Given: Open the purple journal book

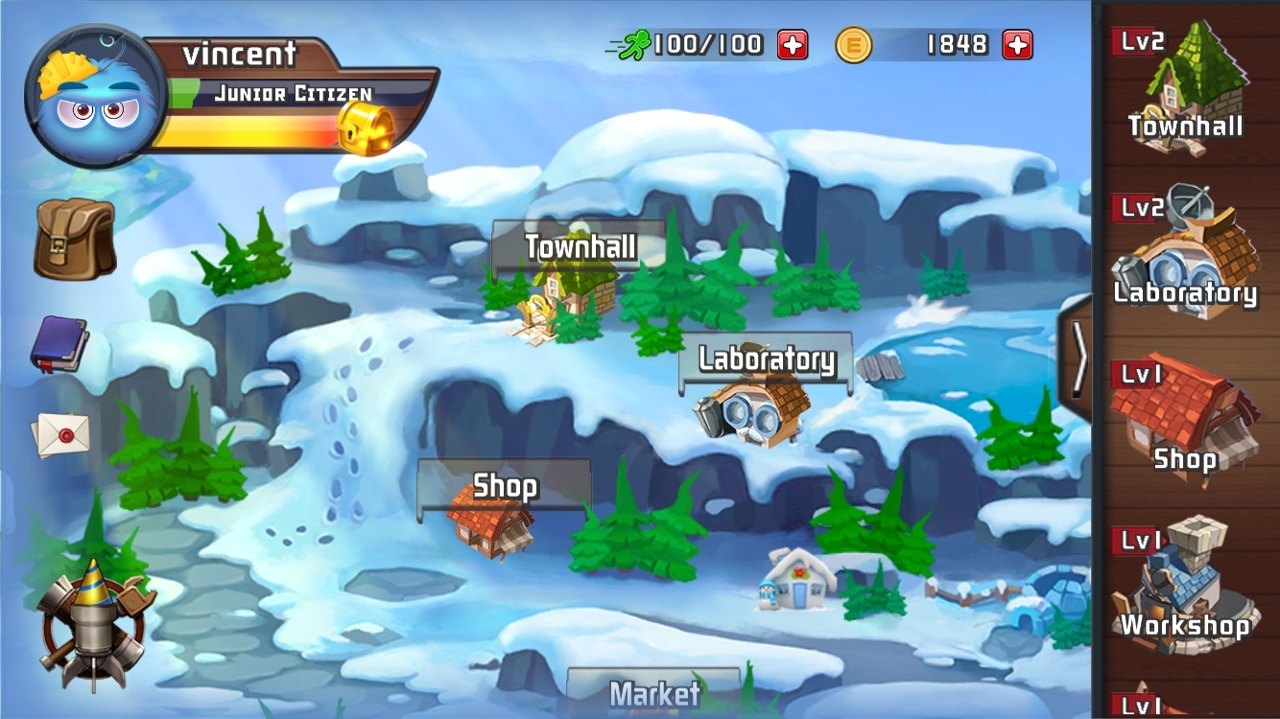Looking at the screenshot, I should tap(60, 344).
